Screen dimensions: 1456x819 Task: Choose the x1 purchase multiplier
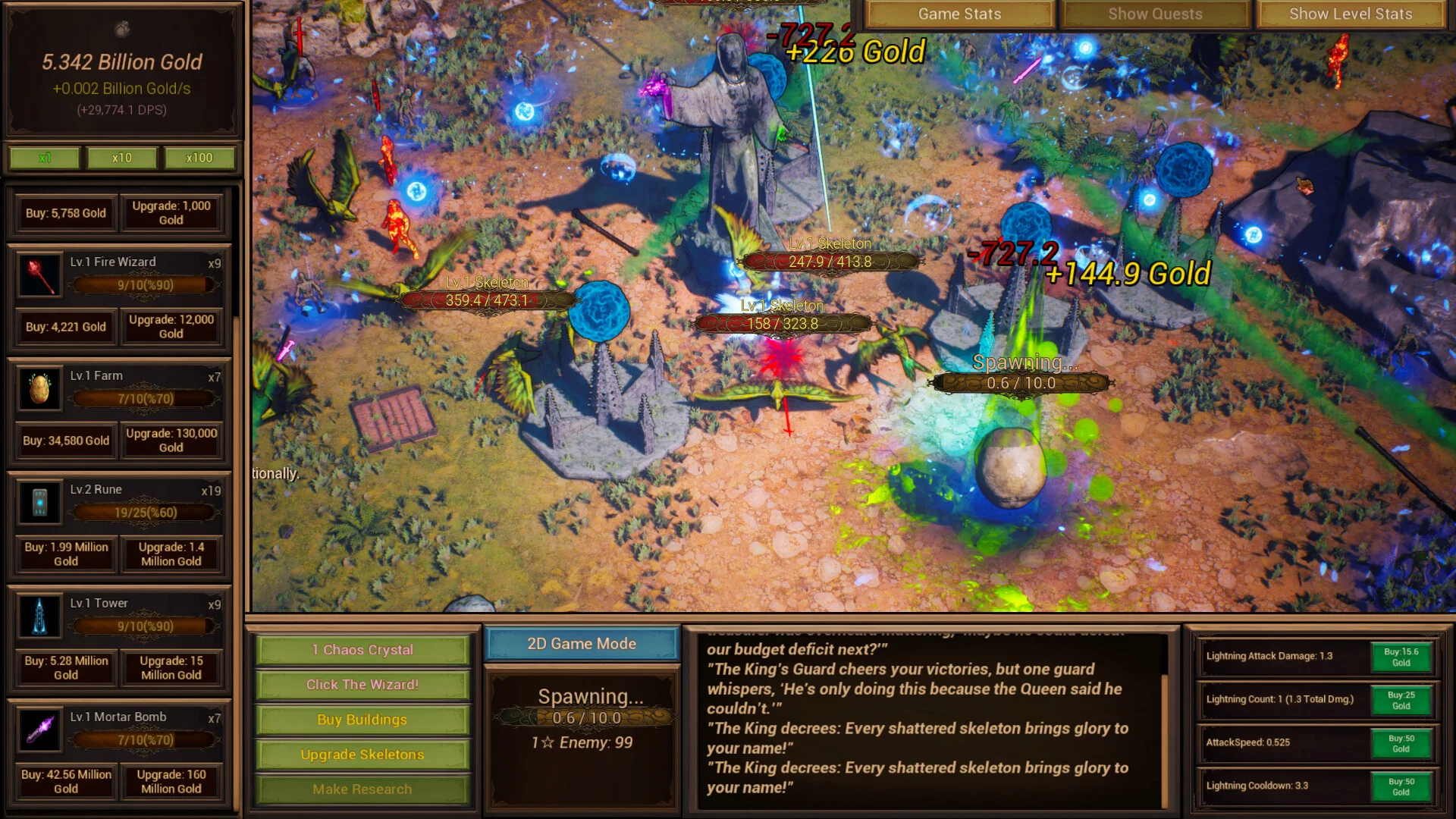point(45,158)
